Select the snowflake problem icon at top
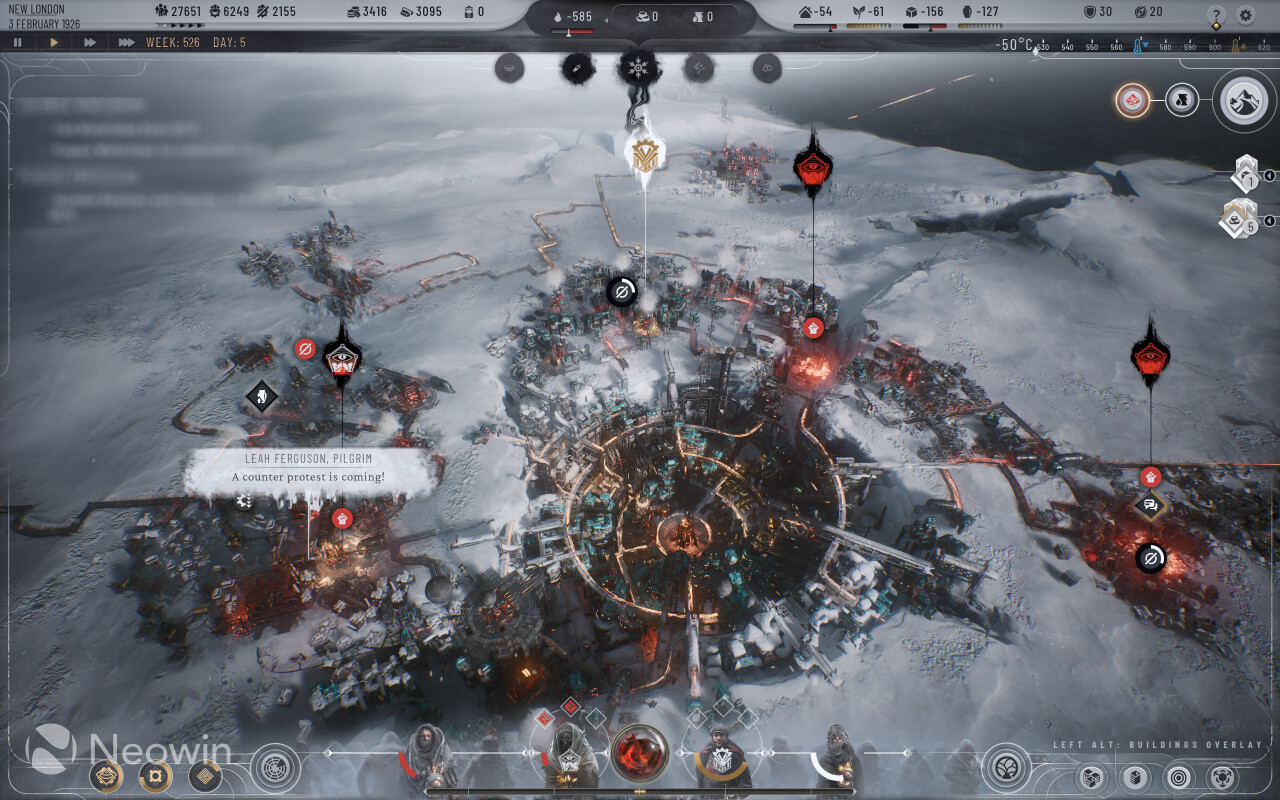Viewport: 1280px width, 800px height. (637, 68)
